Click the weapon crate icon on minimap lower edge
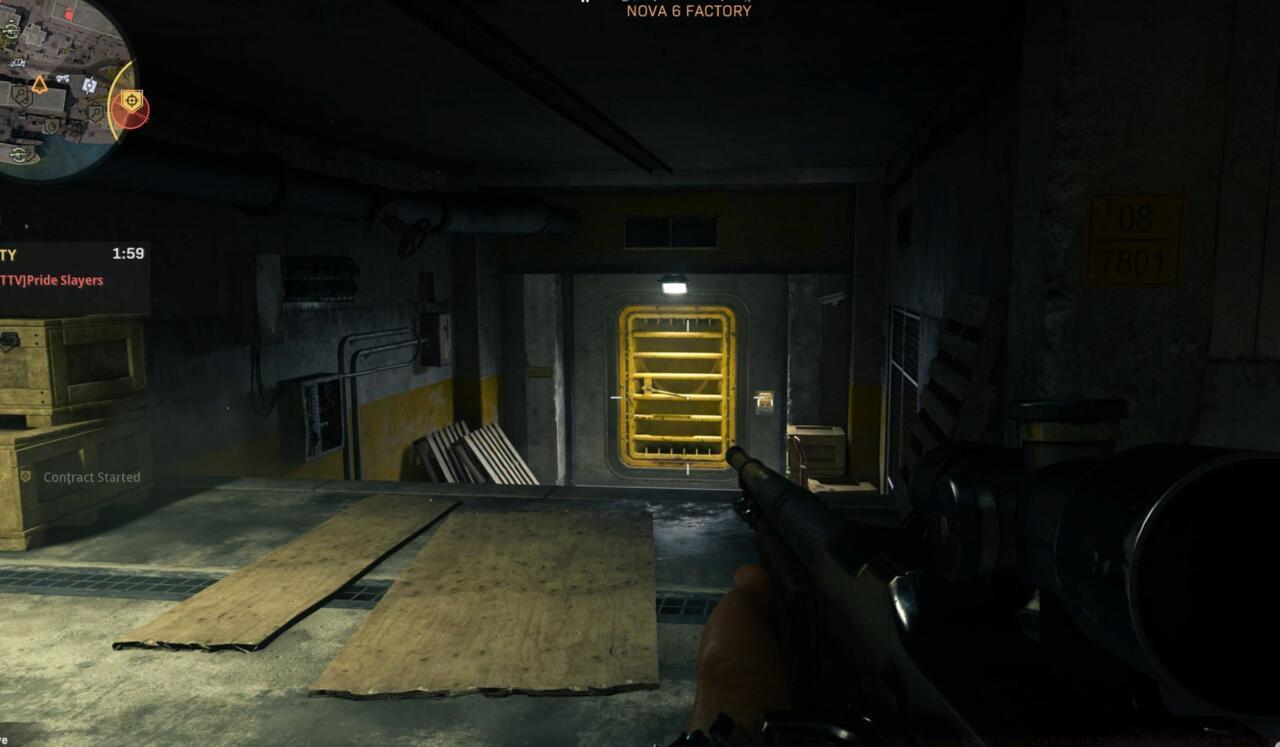 pyautogui.click(x=20, y=154)
